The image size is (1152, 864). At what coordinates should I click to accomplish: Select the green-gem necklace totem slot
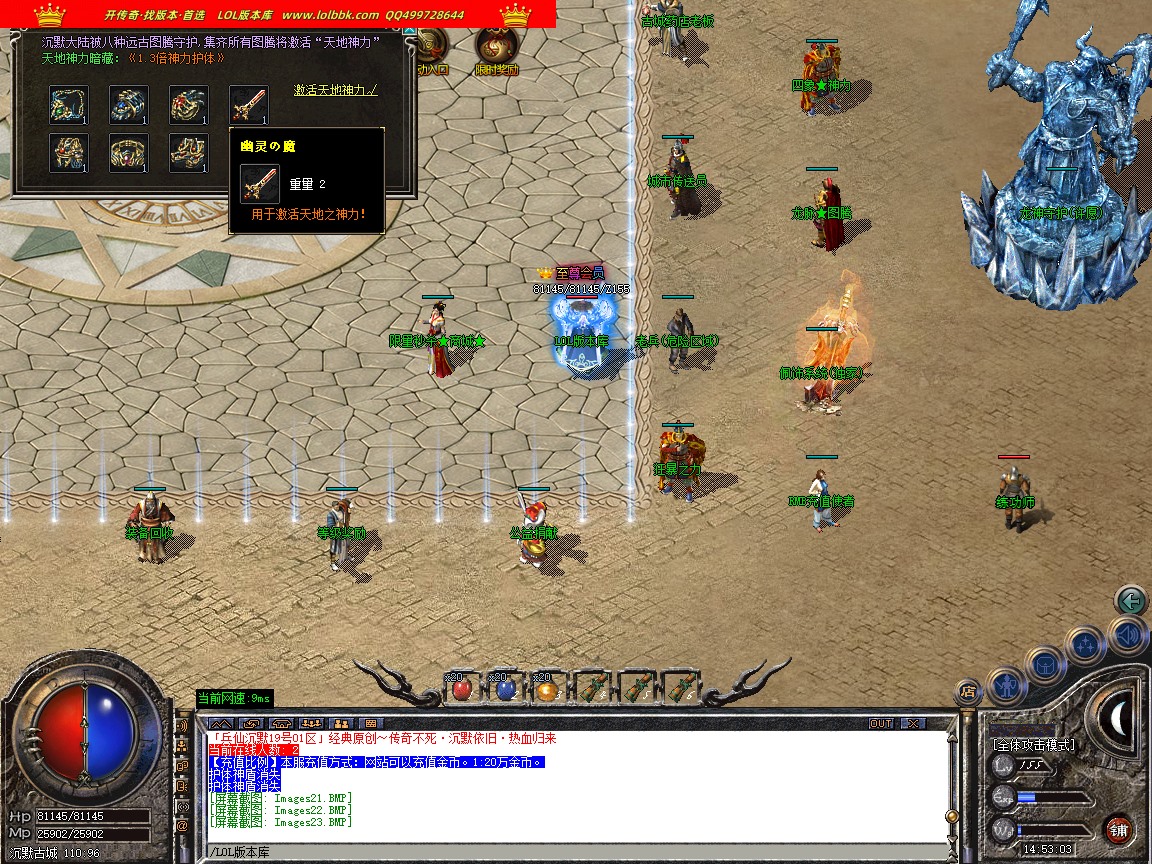tap(69, 105)
